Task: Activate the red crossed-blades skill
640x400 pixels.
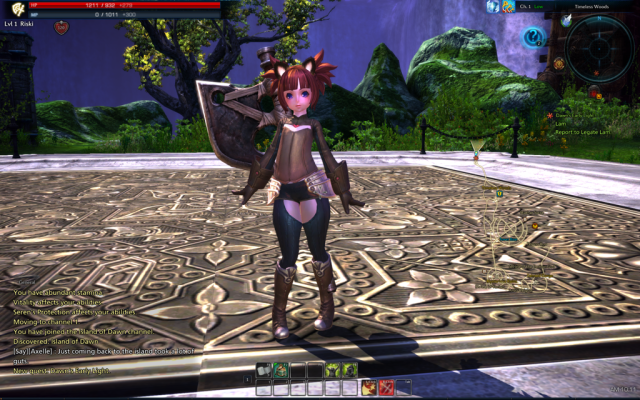Action: [386, 387]
